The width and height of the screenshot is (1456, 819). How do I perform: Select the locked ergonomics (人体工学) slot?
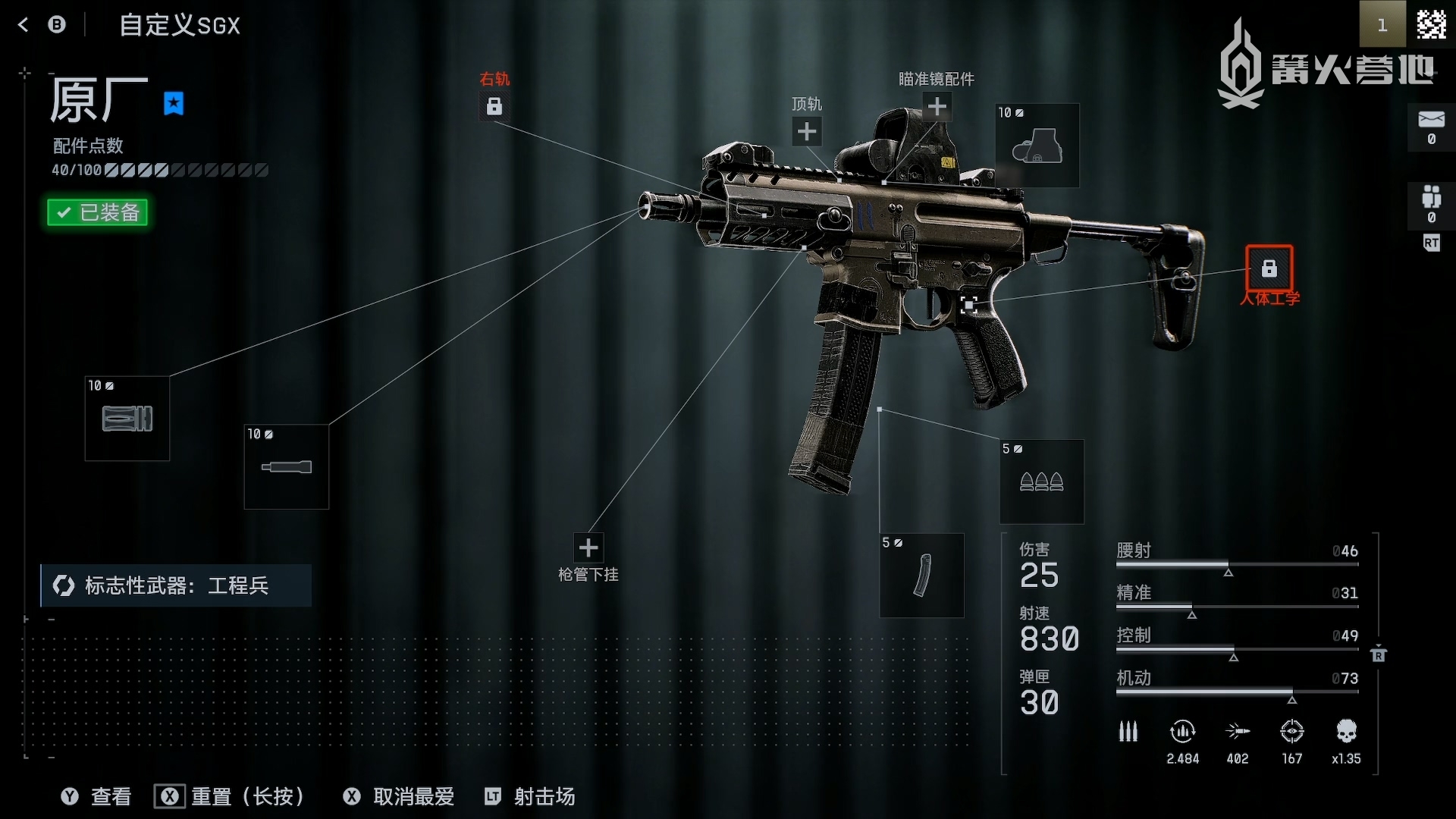[1269, 268]
